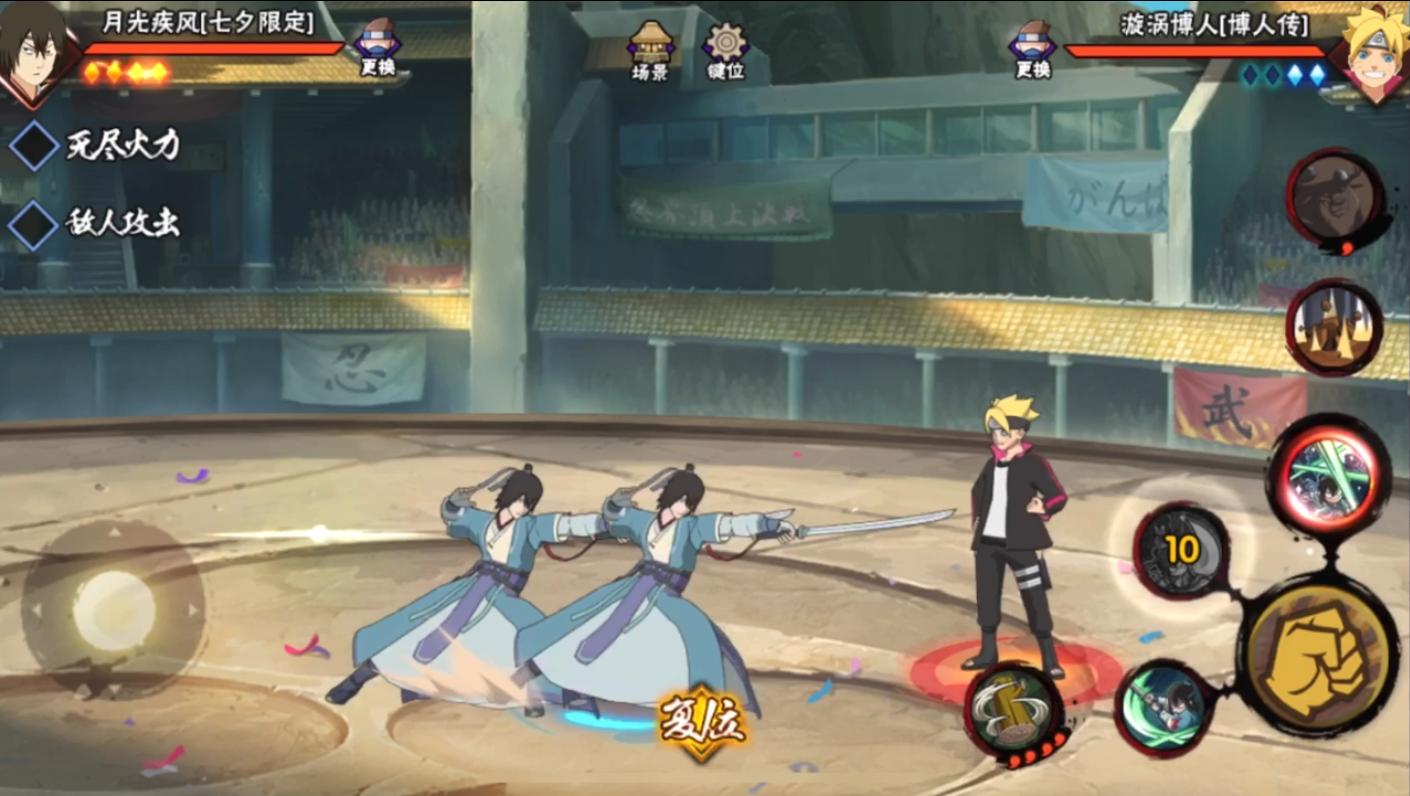Hit the golden fist basic attack button
Viewport: 1410px width, 796px height.
1317,657
